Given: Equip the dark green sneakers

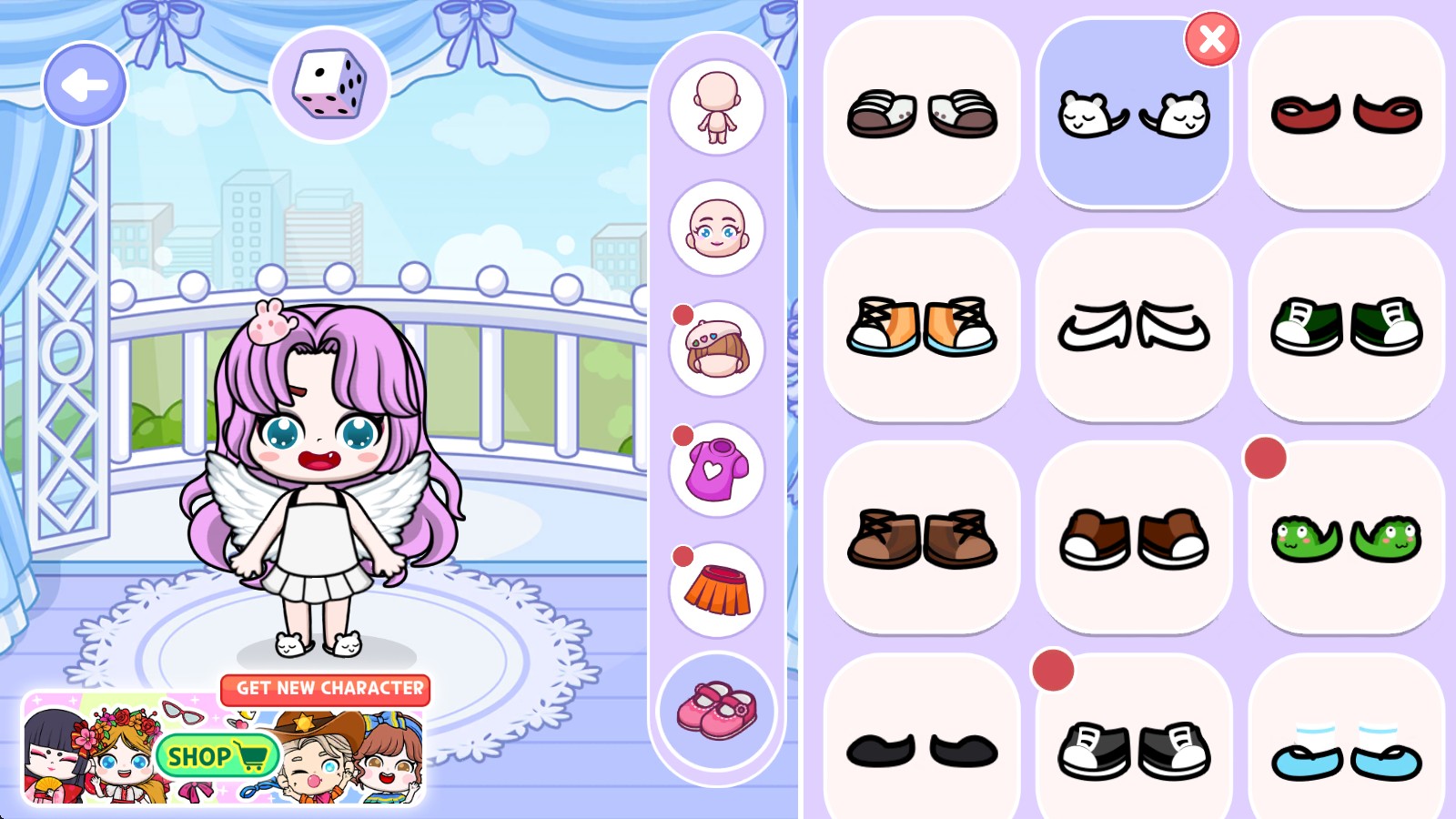Looking at the screenshot, I should click(x=1346, y=326).
